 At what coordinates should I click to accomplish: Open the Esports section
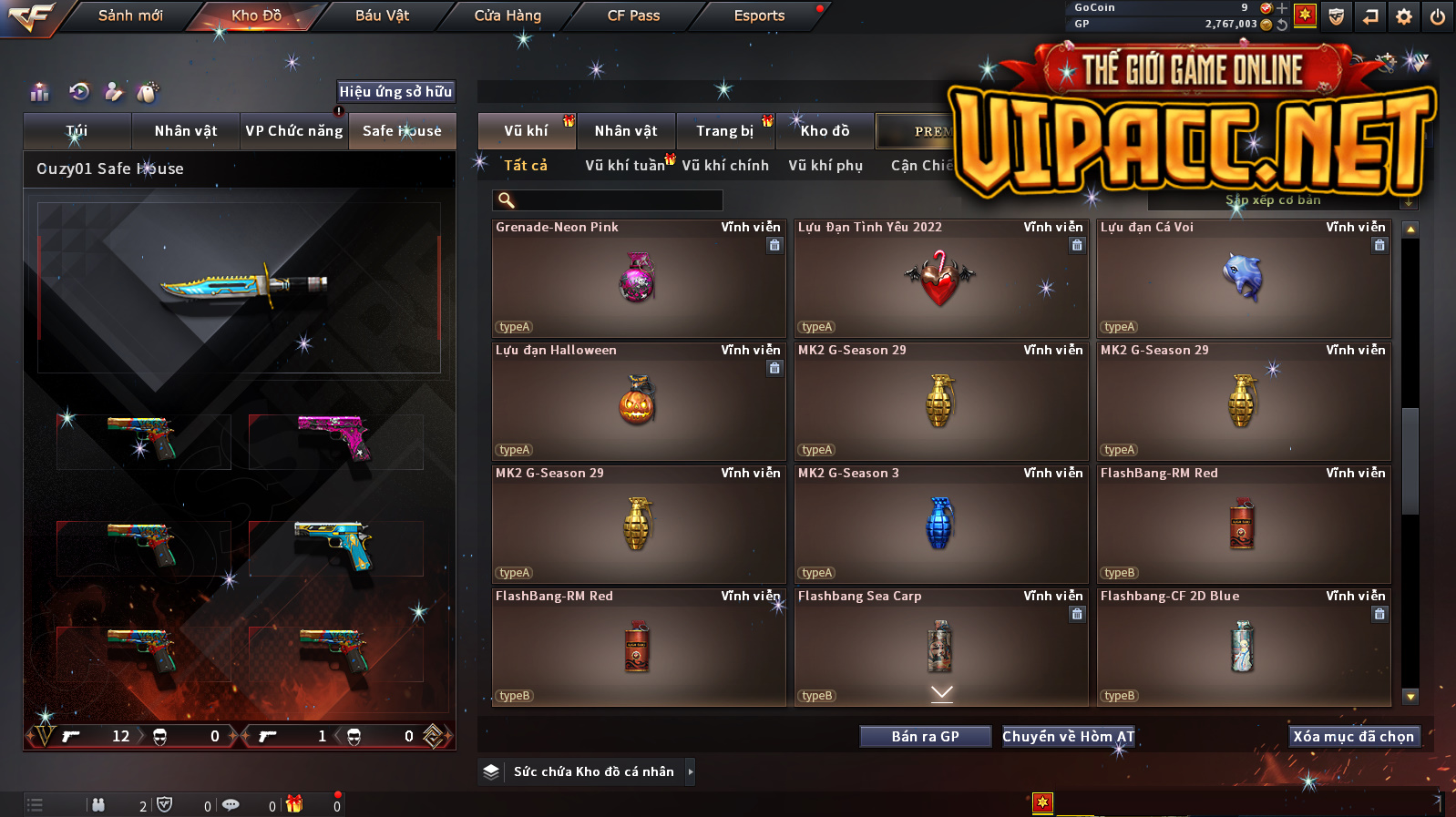click(759, 15)
